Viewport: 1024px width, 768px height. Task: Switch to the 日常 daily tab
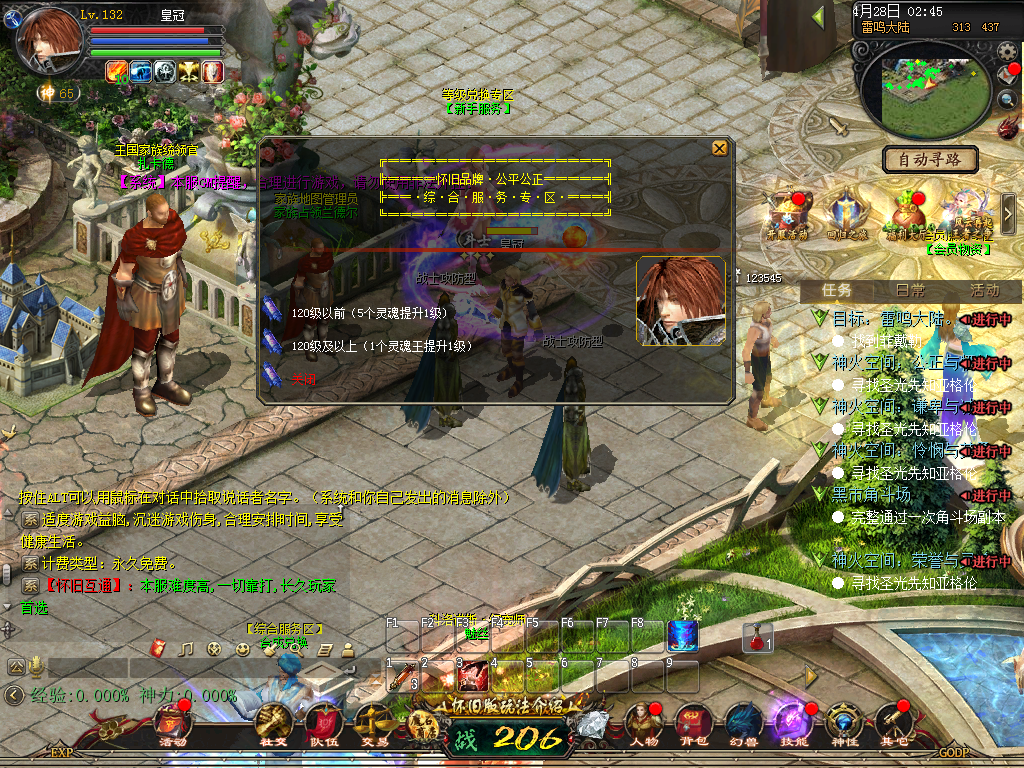click(910, 290)
